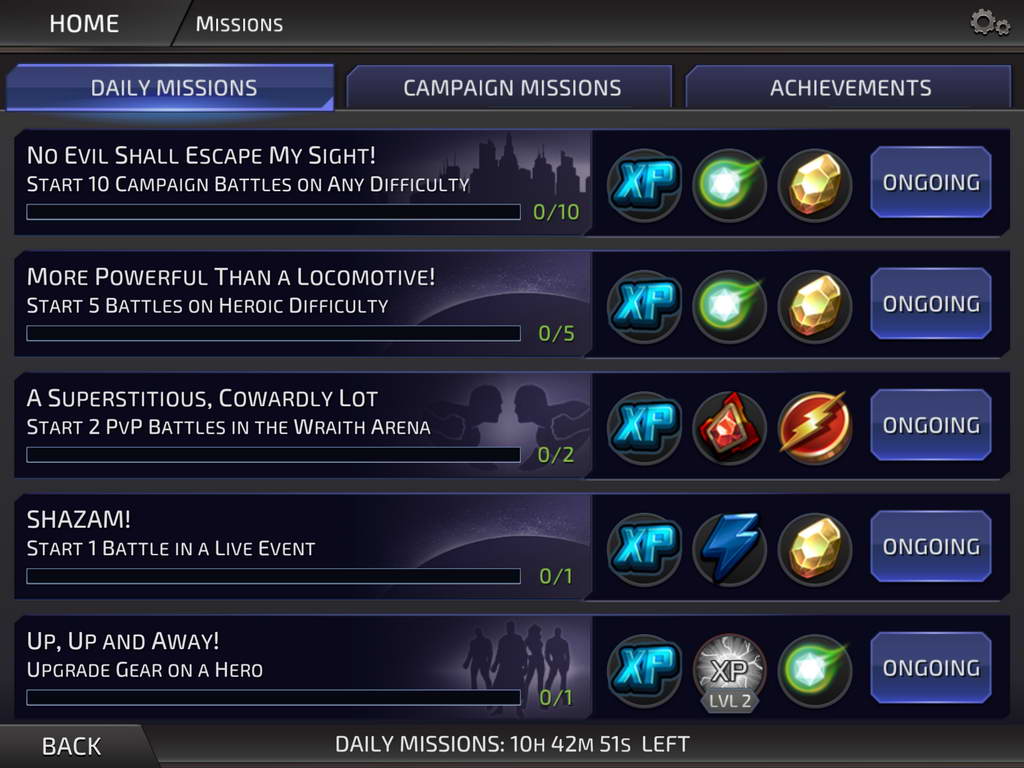
Task: Select the Daily Missions tab
Action: coord(173,88)
